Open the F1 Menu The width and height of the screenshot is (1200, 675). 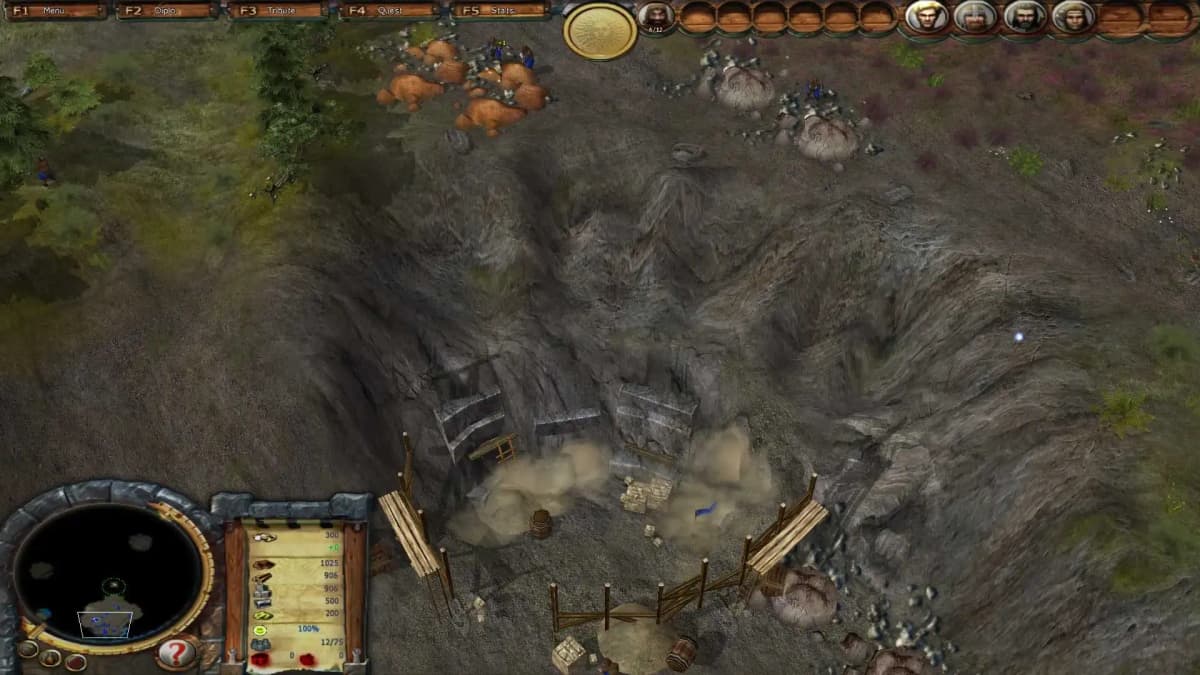pyautogui.click(x=57, y=11)
